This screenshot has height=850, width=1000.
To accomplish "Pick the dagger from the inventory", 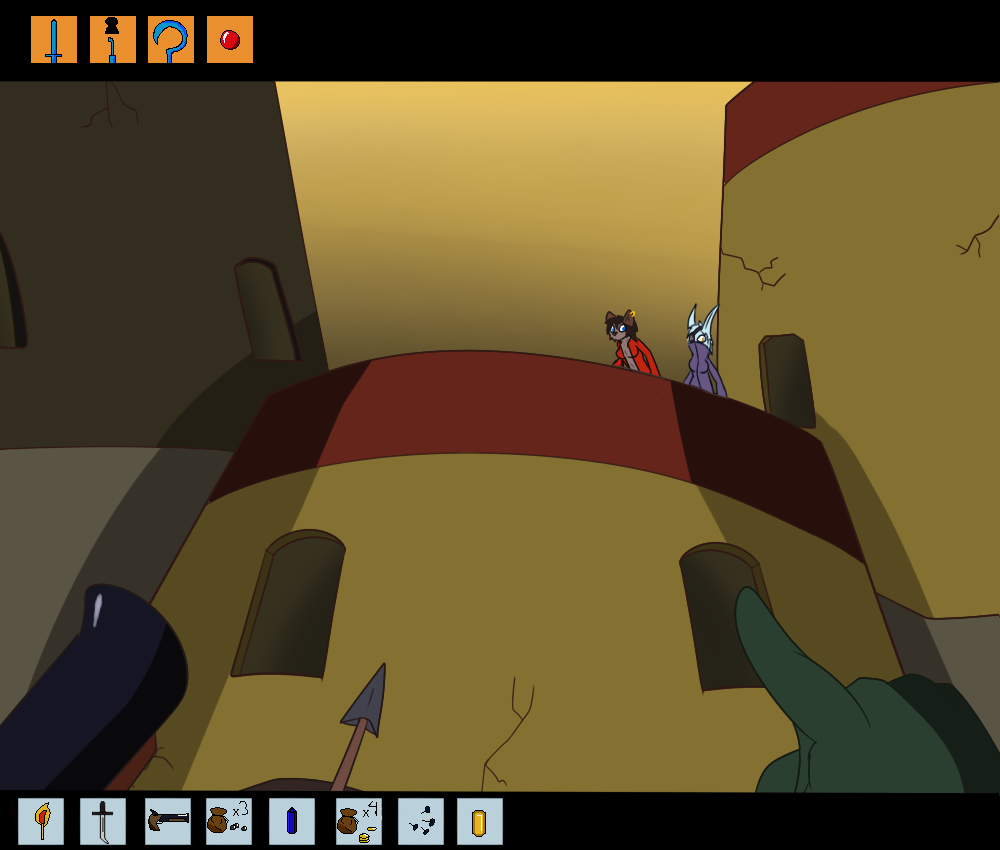I will [103, 821].
